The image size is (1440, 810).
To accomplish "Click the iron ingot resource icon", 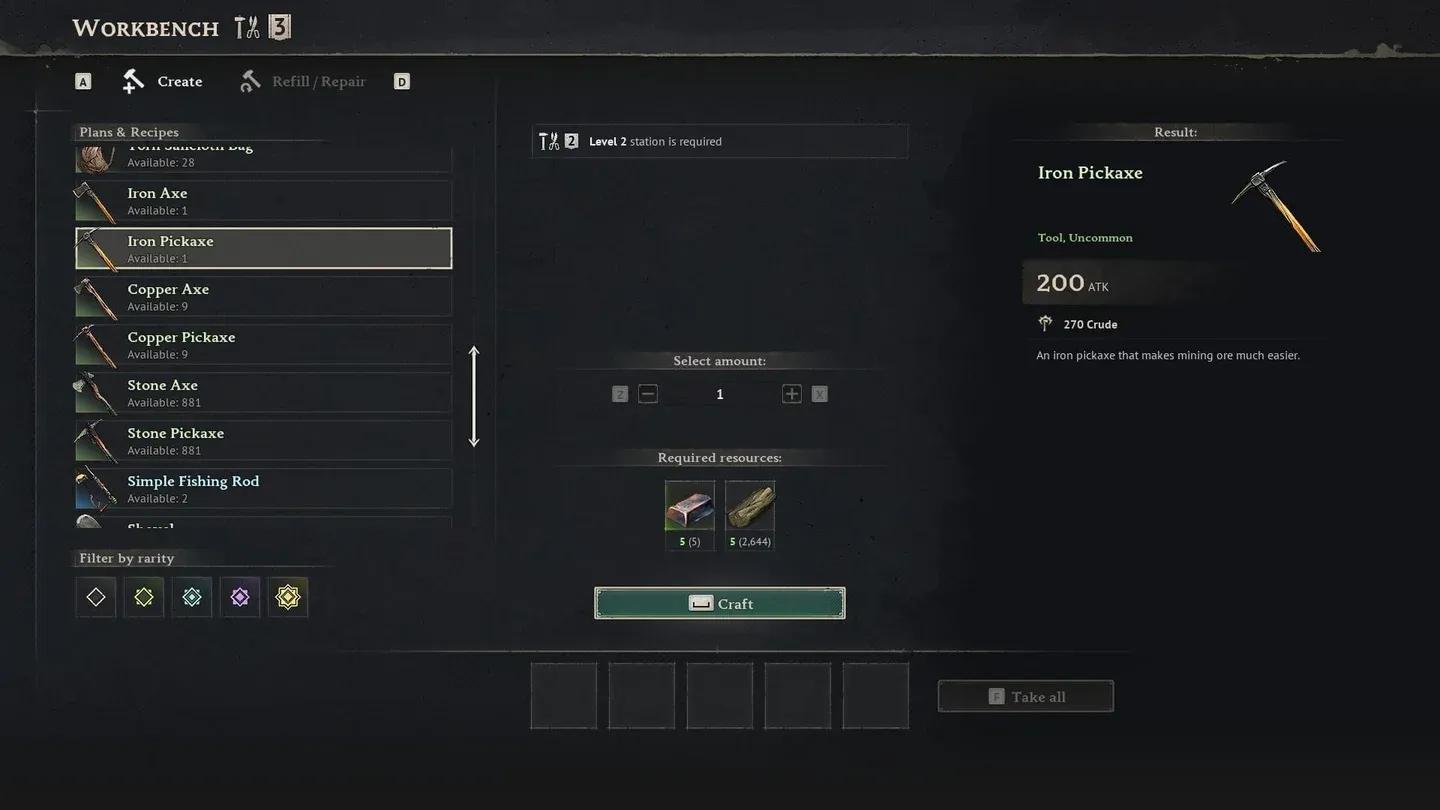I will (x=690, y=506).
